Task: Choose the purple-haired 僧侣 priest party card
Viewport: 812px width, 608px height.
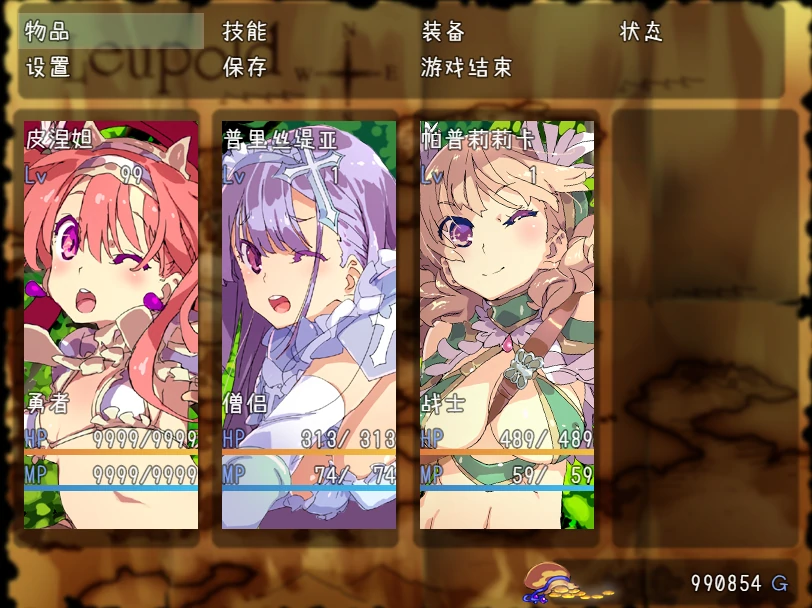Action: click(309, 325)
